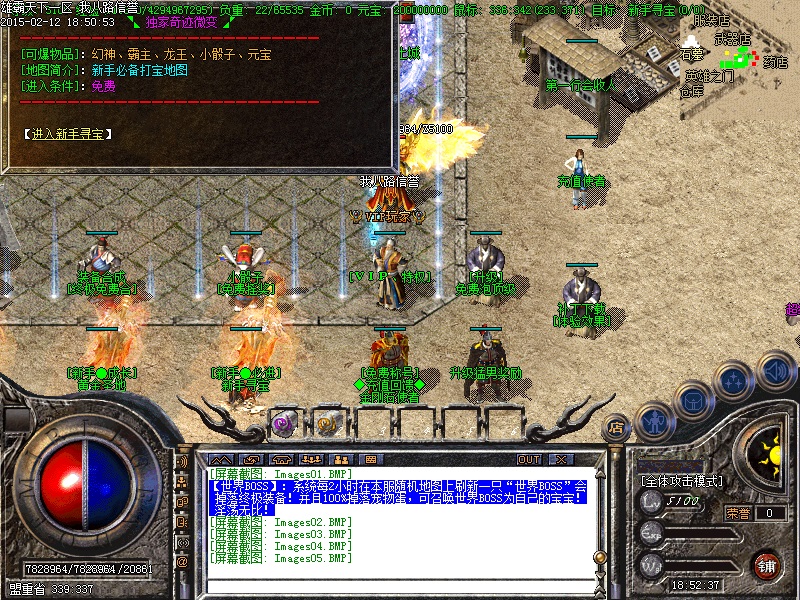800x600 pixels.
Task: Click the bag-shaped orb button
Action: tap(695, 399)
